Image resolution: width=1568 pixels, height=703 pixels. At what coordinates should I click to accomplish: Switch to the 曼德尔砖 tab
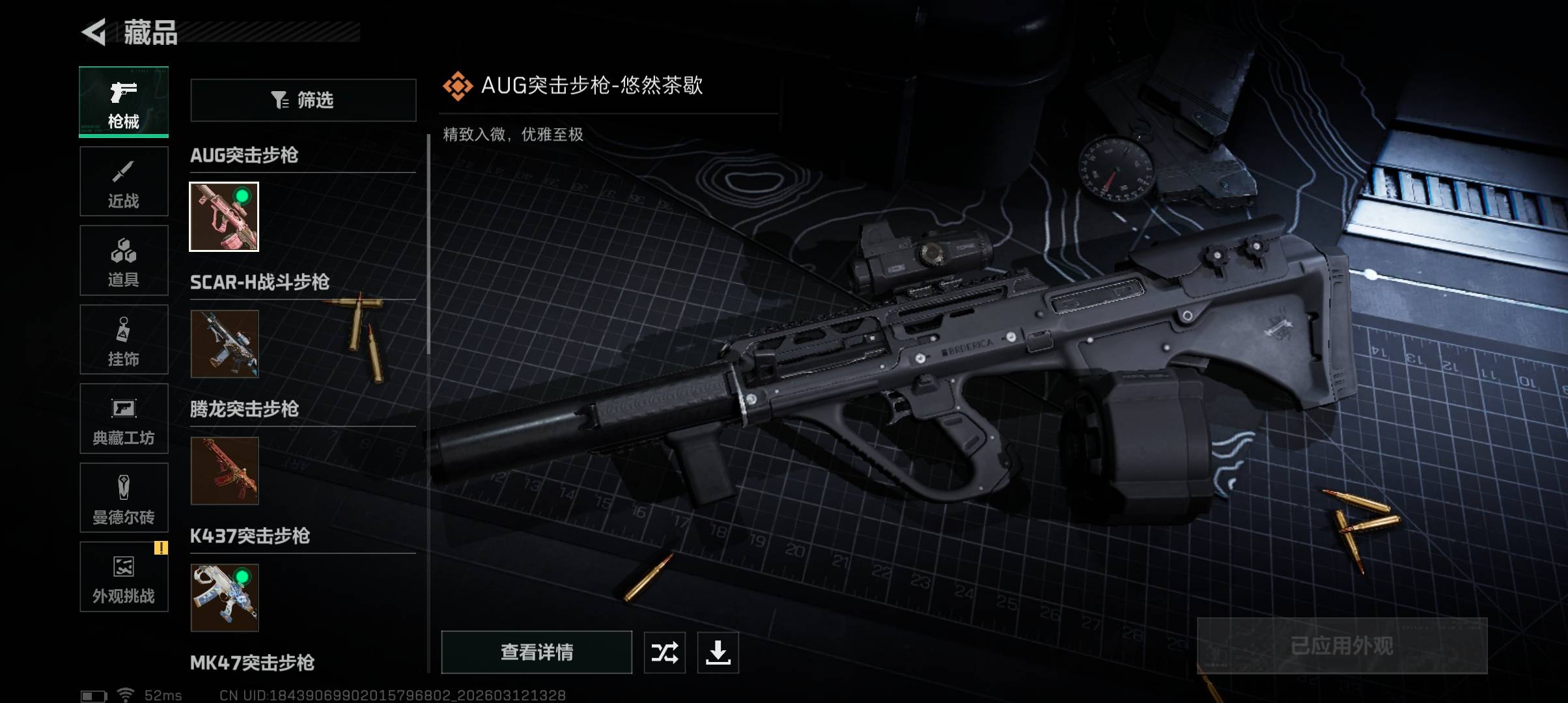(x=124, y=498)
